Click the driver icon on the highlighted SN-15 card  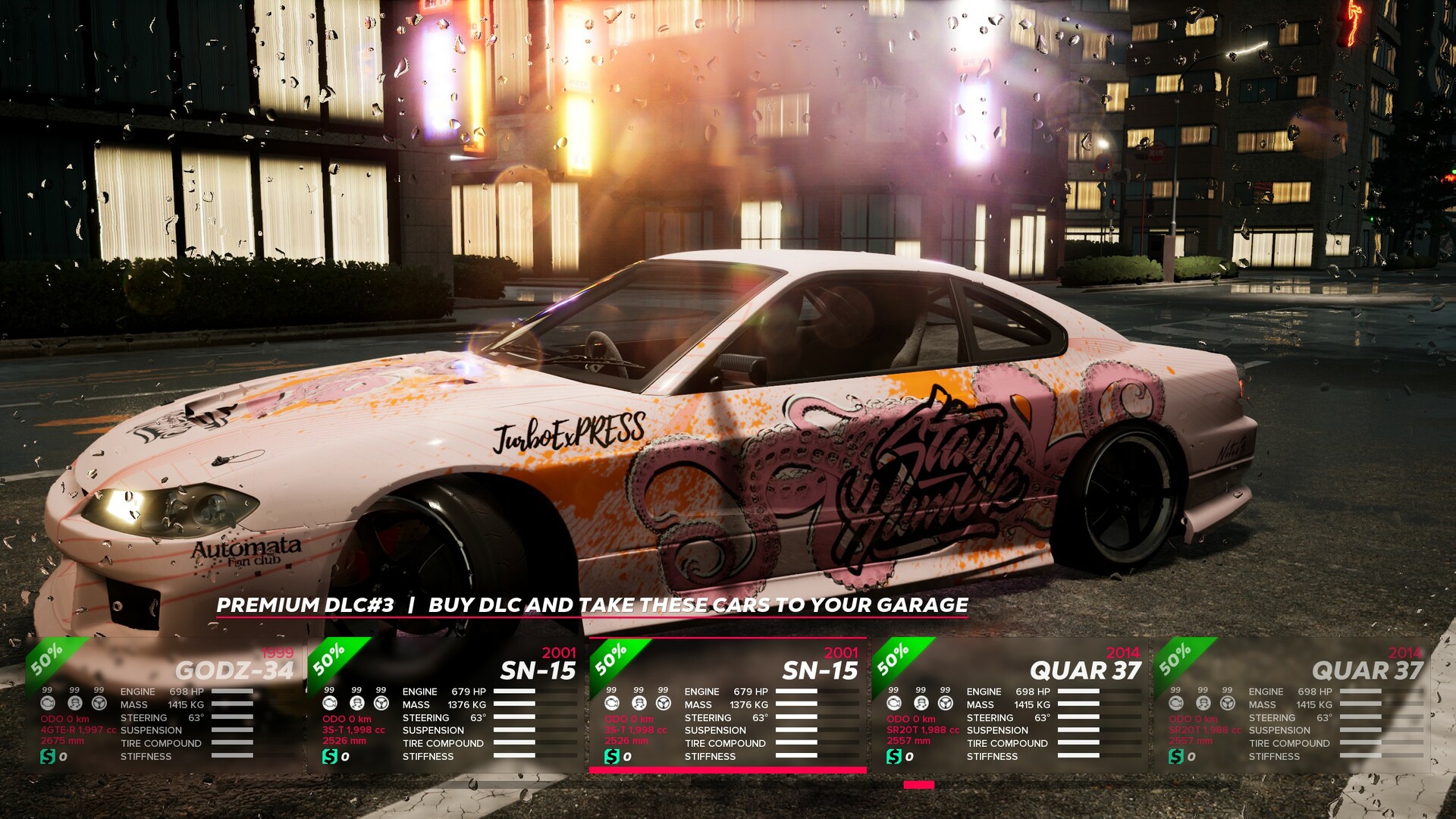coord(638,704)
